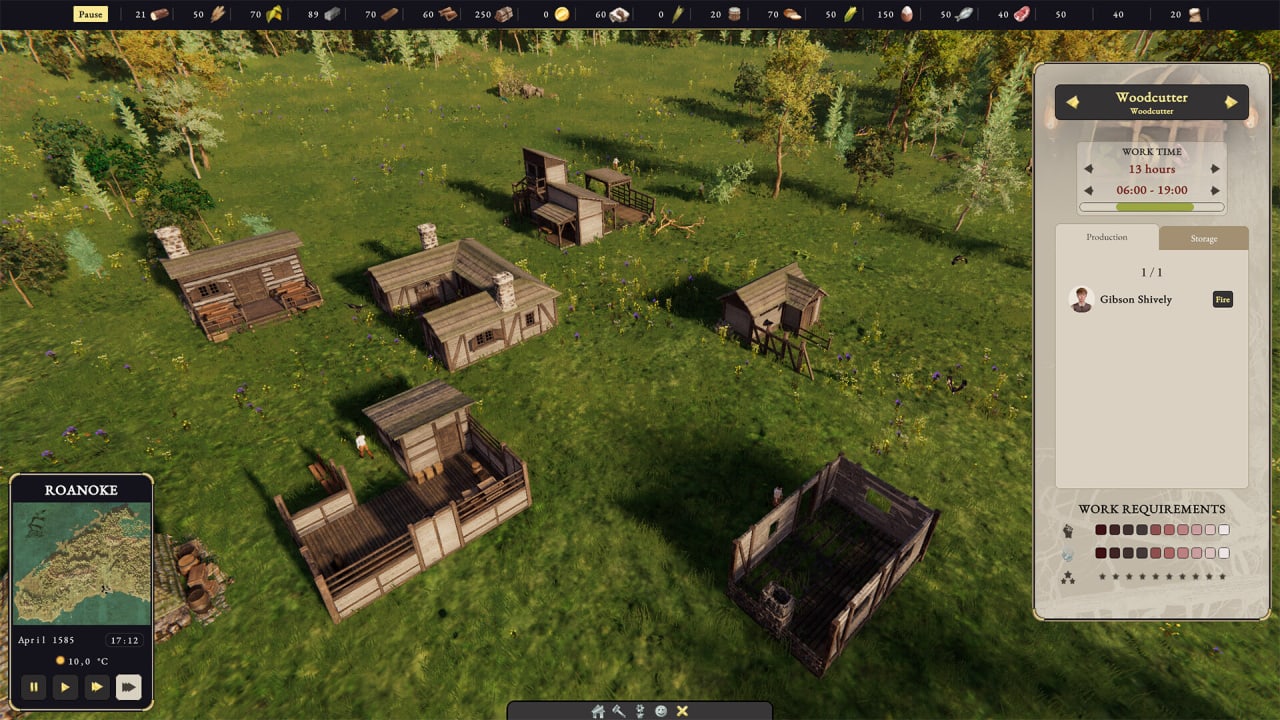Click the yellow X icon in bottom toolbar

682,711
